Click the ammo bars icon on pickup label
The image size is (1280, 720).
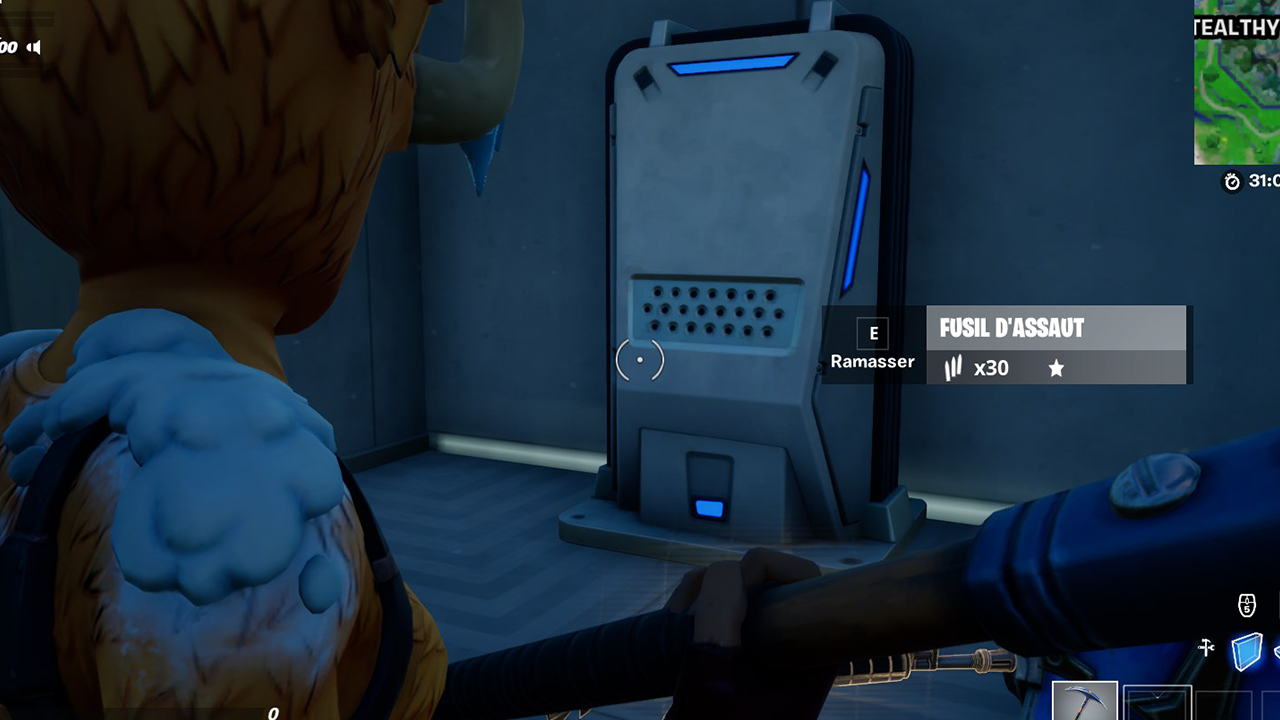click(x=952, y=368)
